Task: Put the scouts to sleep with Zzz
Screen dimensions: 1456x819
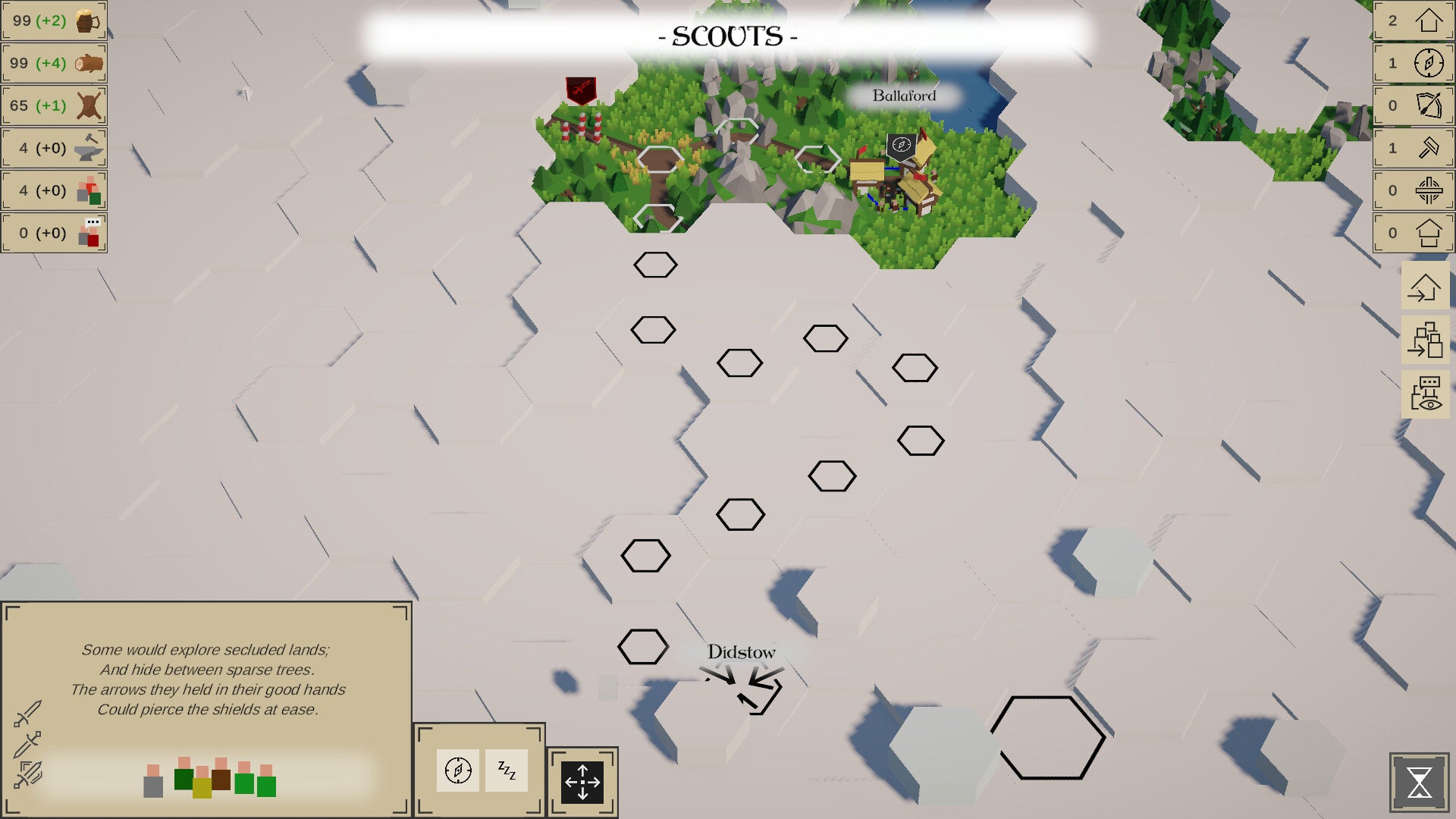Action: pos(507,770)
